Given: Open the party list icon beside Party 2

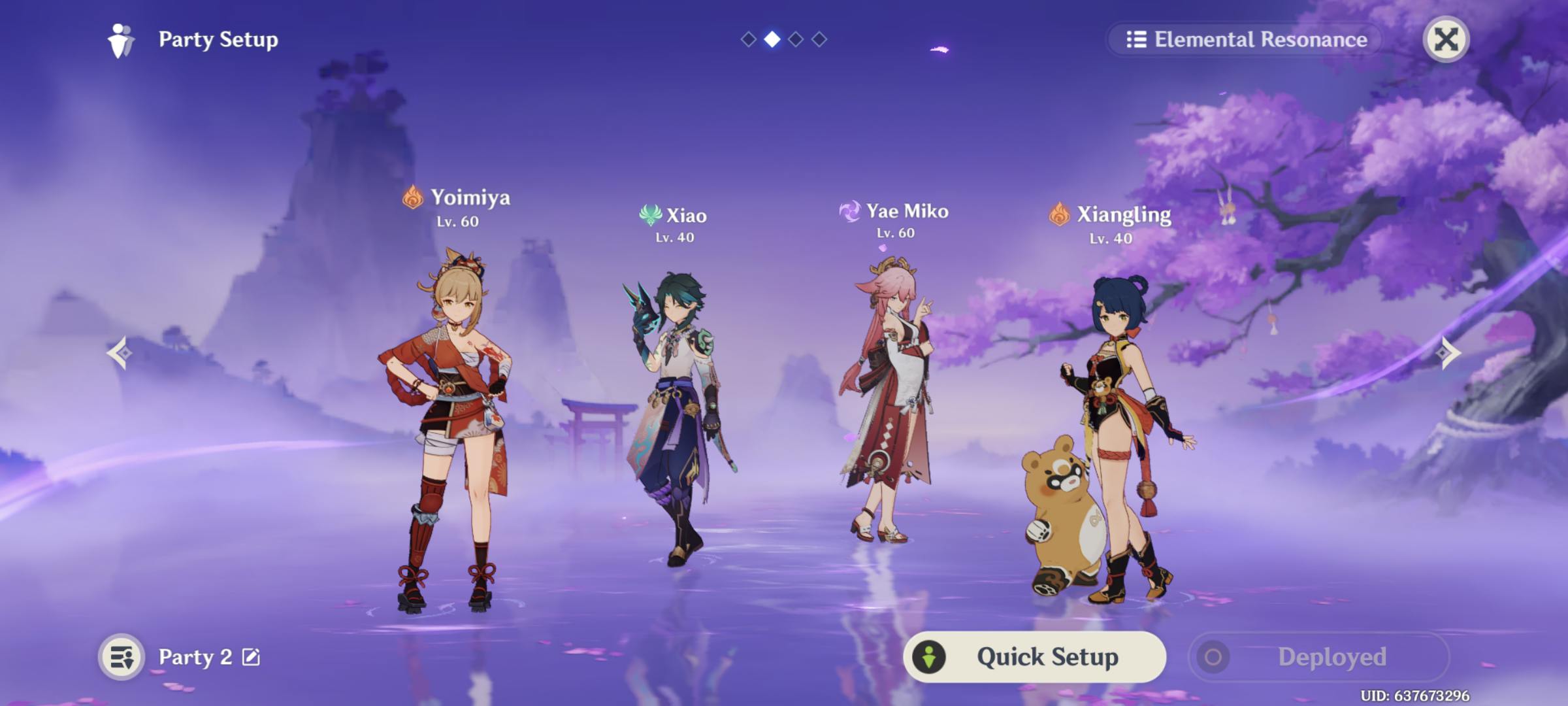Looking at the screenshot, I should click(x=122, y=656).
